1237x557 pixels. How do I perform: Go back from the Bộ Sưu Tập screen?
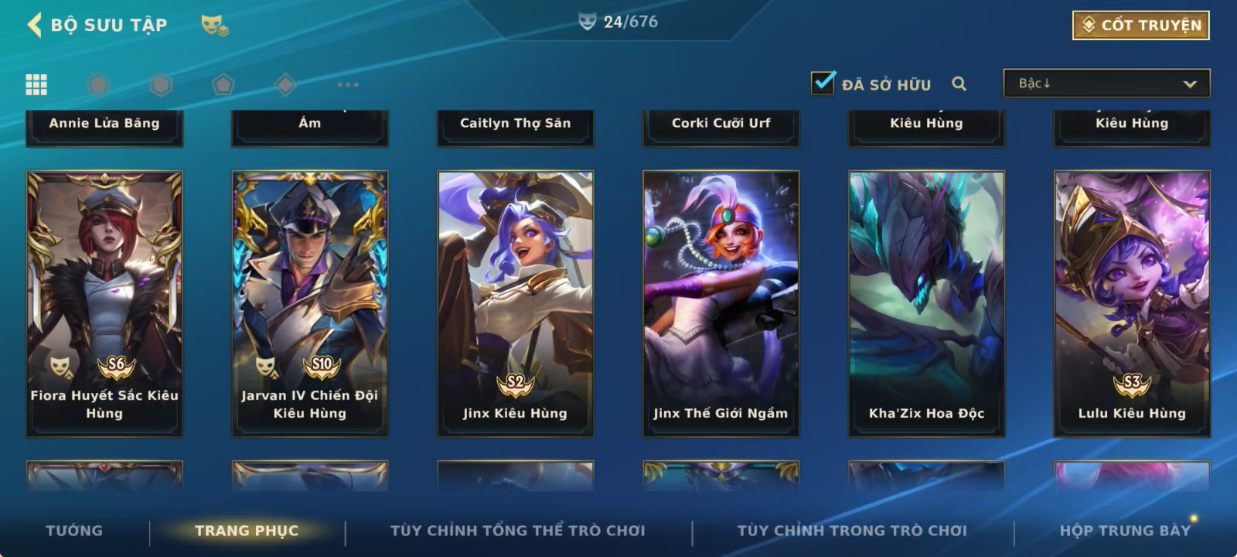(35, 25)
